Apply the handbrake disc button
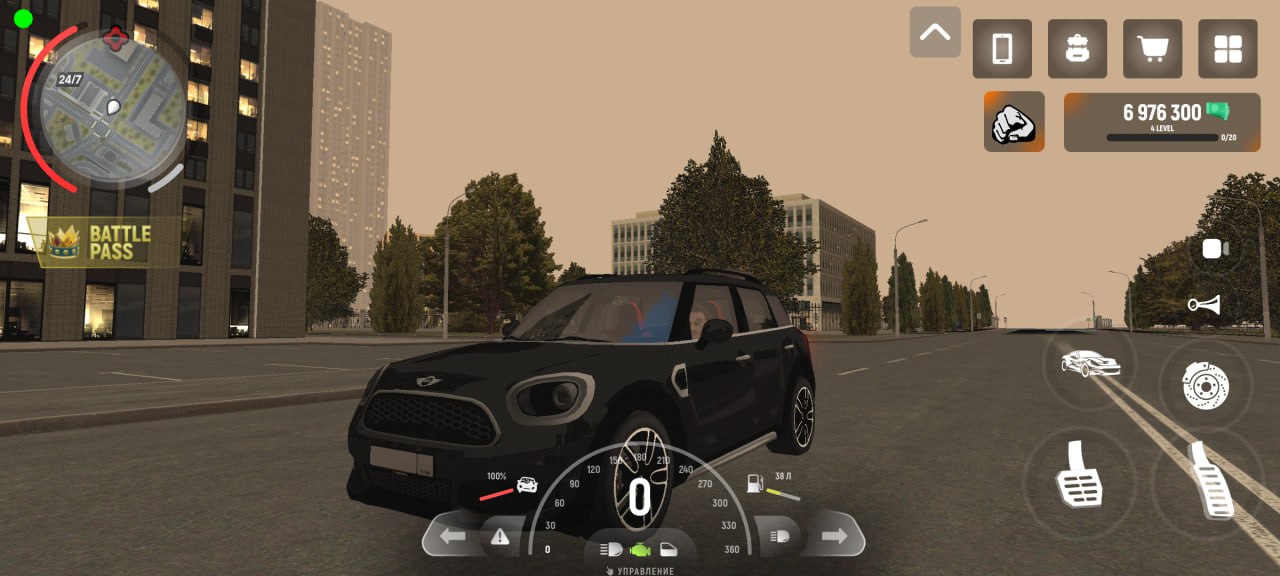 1205,385
